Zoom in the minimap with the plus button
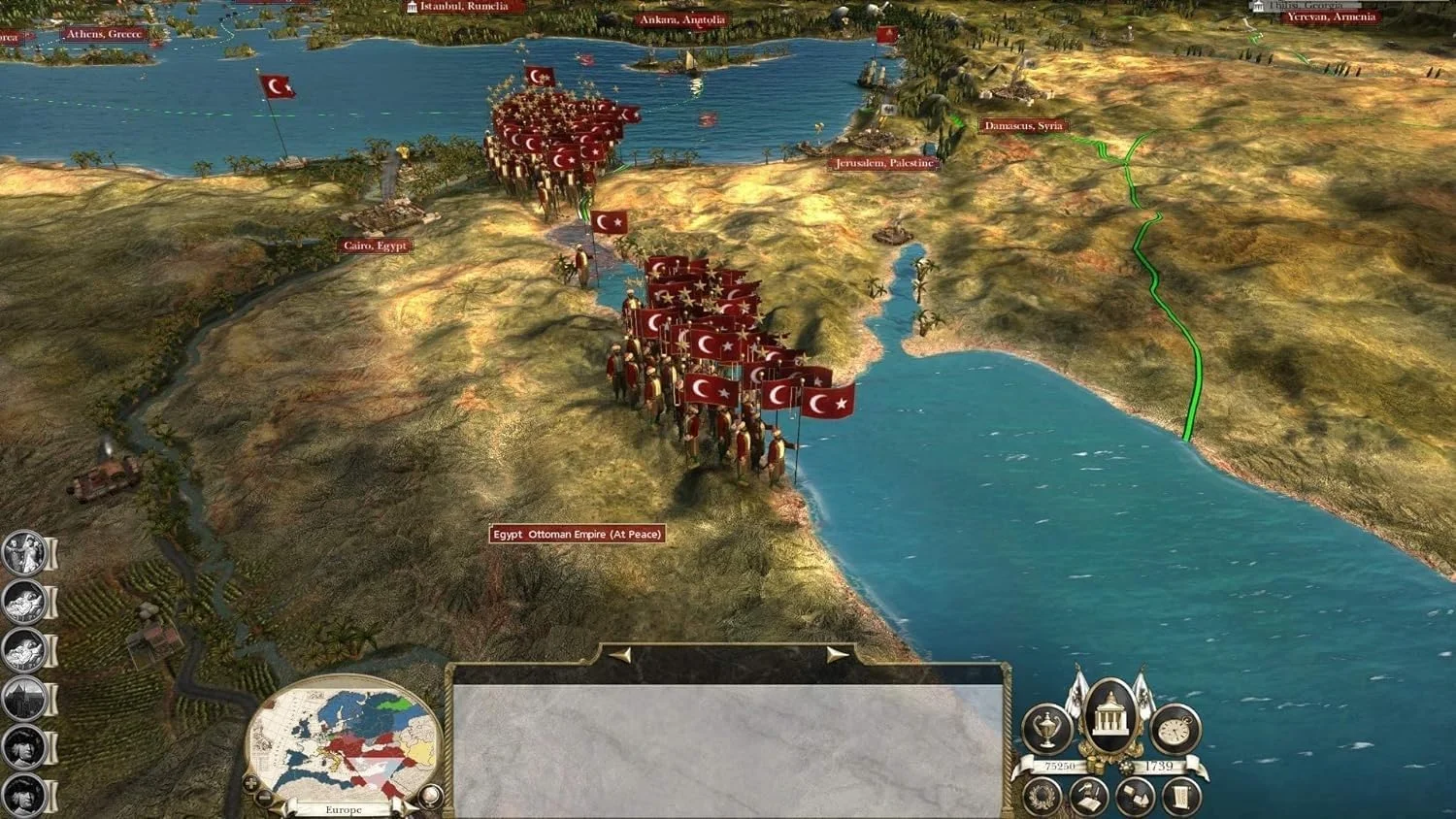The width and height of the screenshot is (1456, 819). [x=251, y=782]
